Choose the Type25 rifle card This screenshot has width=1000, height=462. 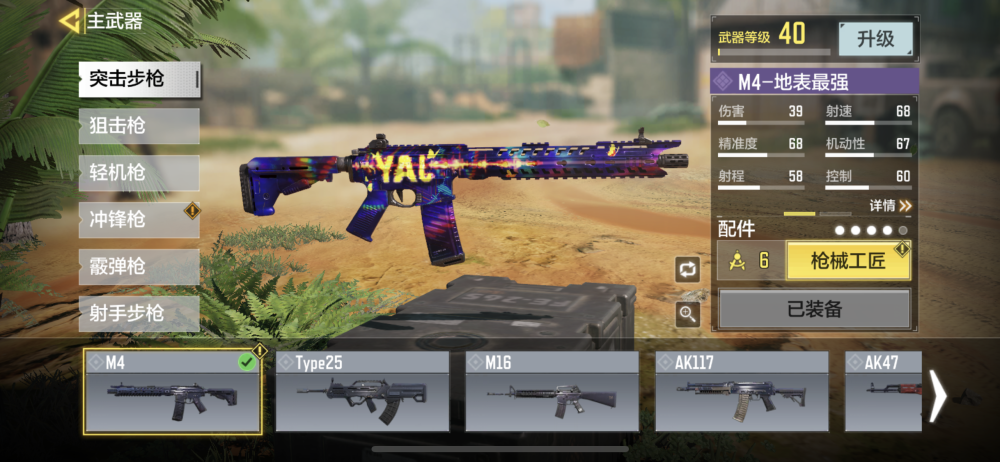click(362, 392)
